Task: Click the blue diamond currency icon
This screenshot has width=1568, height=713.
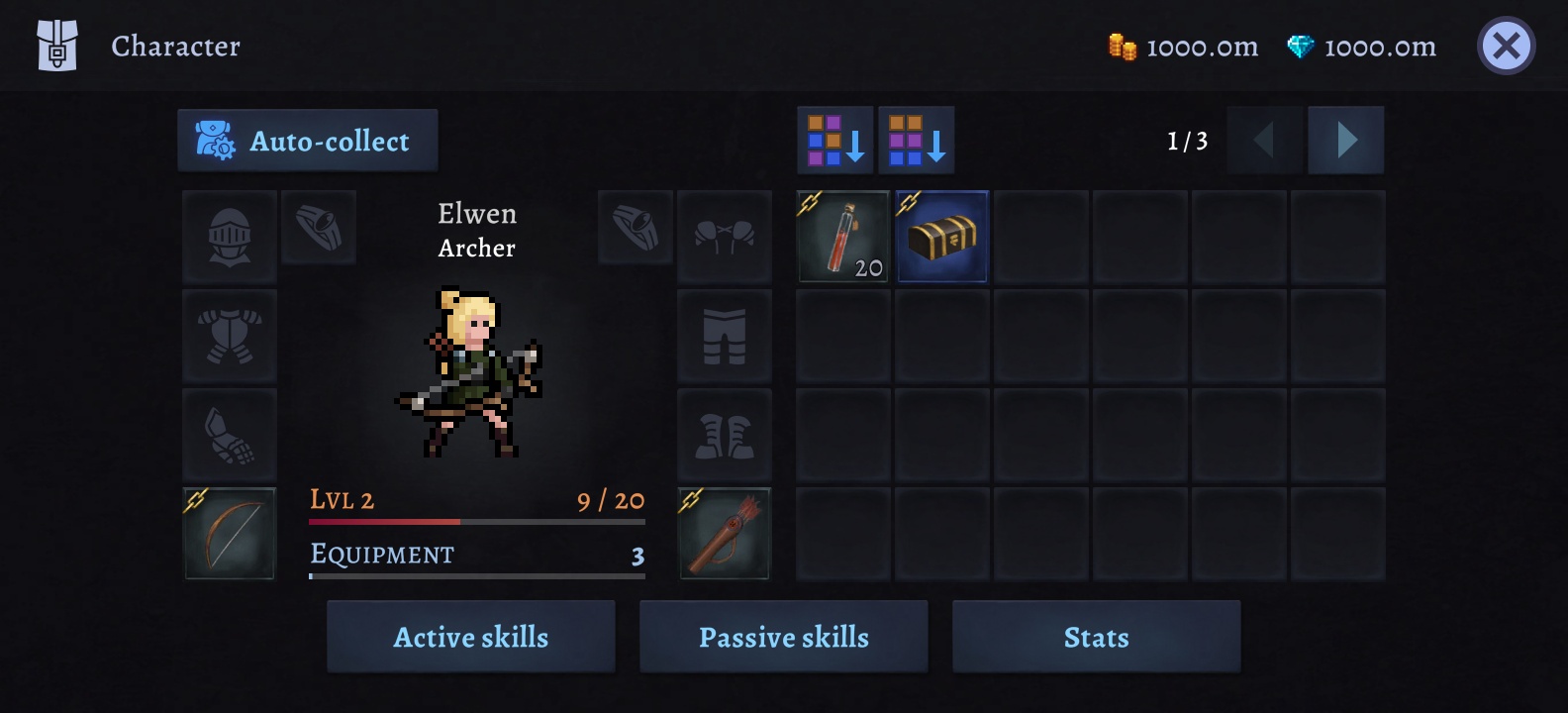Action: pos(1300,47)
